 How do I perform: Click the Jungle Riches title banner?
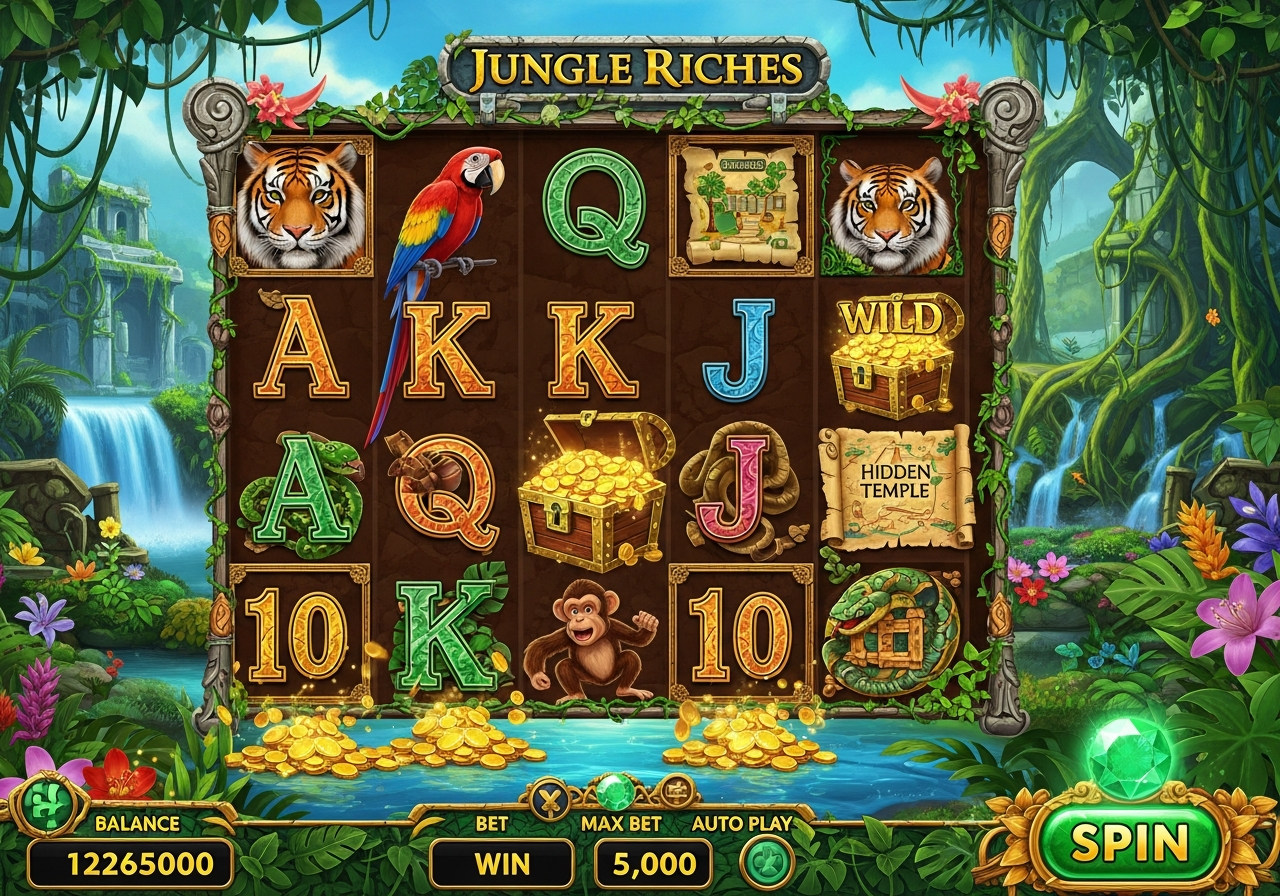click(x=637, y=65)
